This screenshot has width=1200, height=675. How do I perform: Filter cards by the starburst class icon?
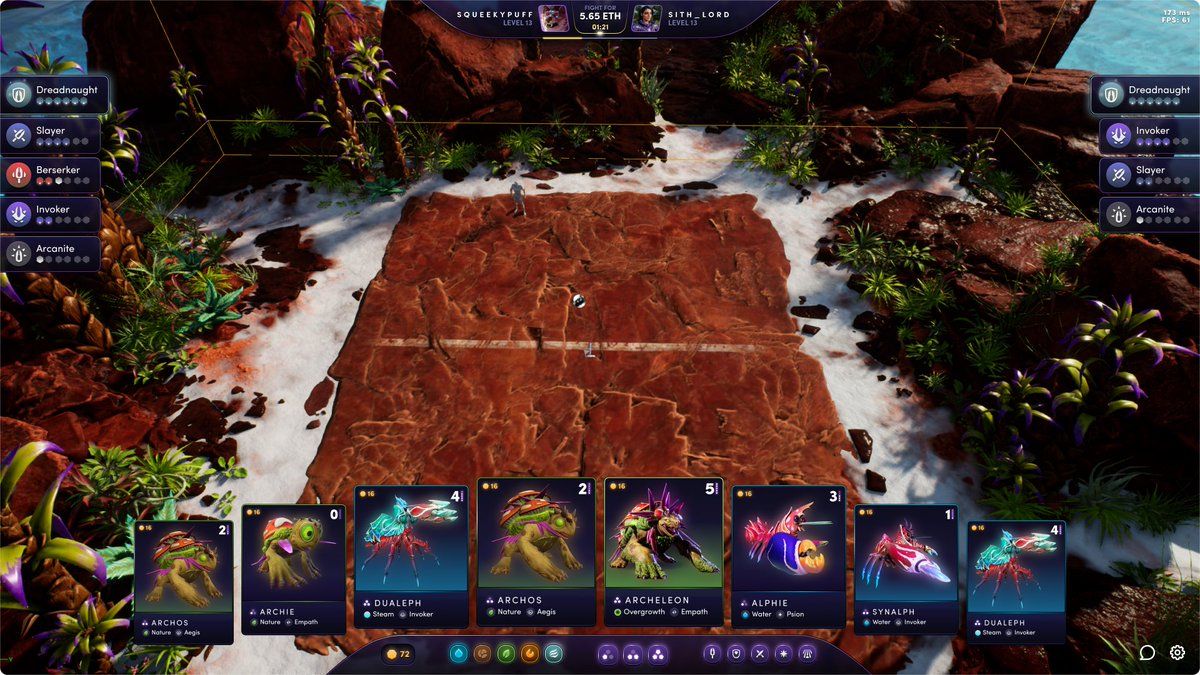click(x=783, y=653)
